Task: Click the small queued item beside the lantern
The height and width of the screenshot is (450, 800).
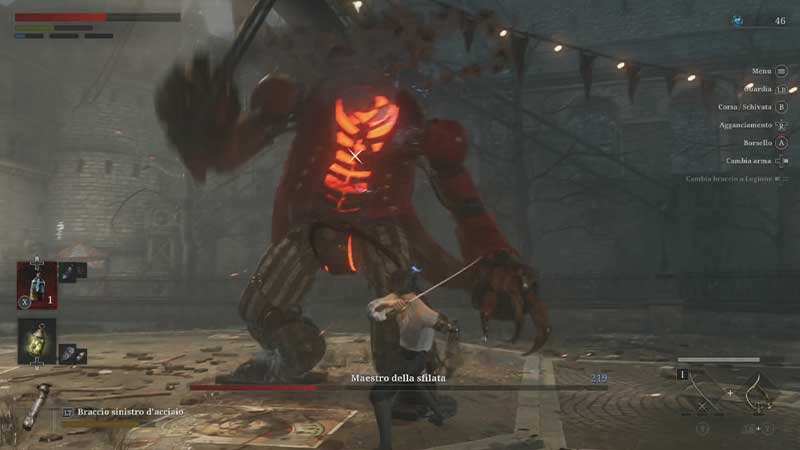Action: click(69, 352)
